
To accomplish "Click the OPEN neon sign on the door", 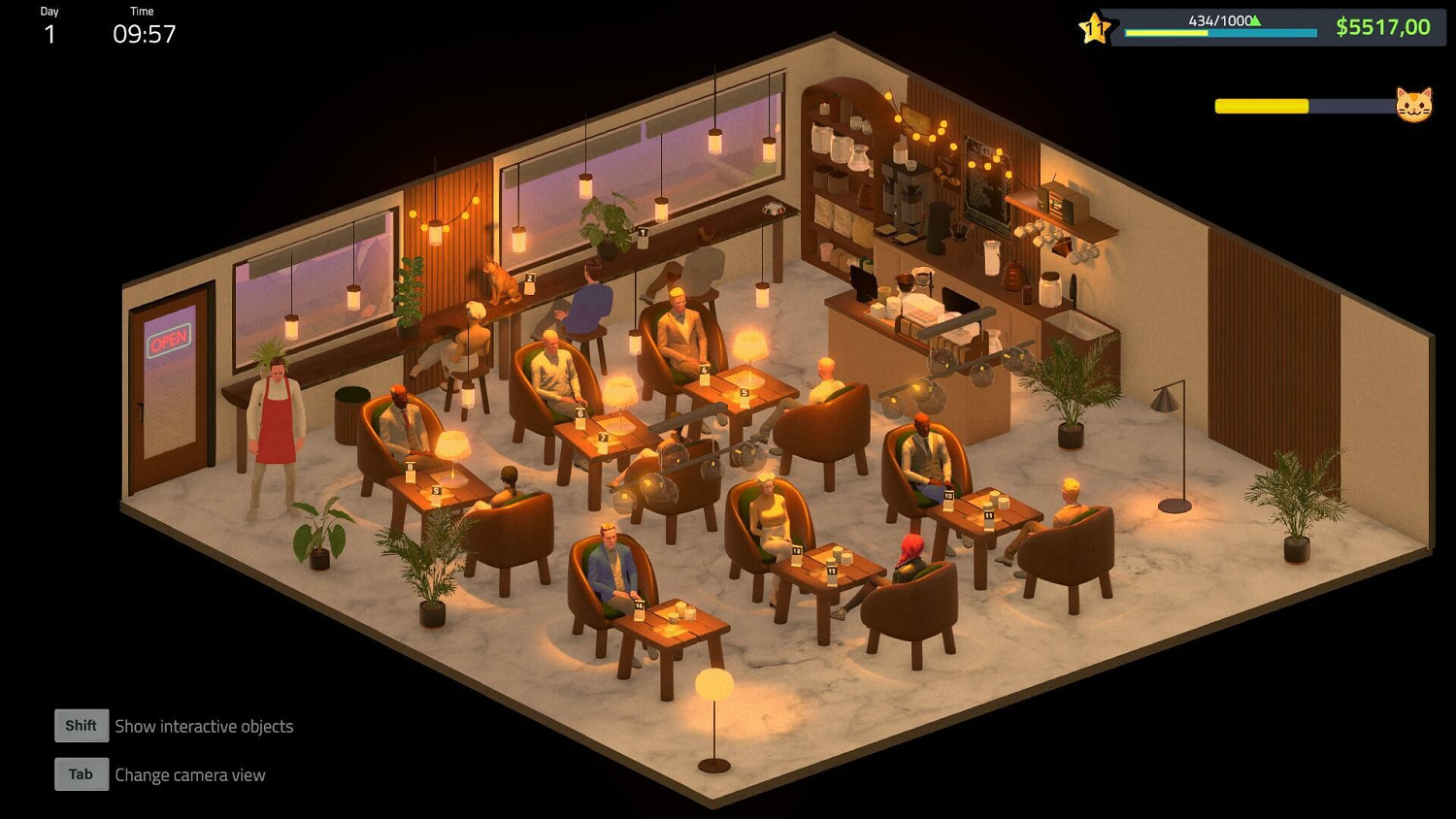I will pyautogui.click(x=167, y=341).
